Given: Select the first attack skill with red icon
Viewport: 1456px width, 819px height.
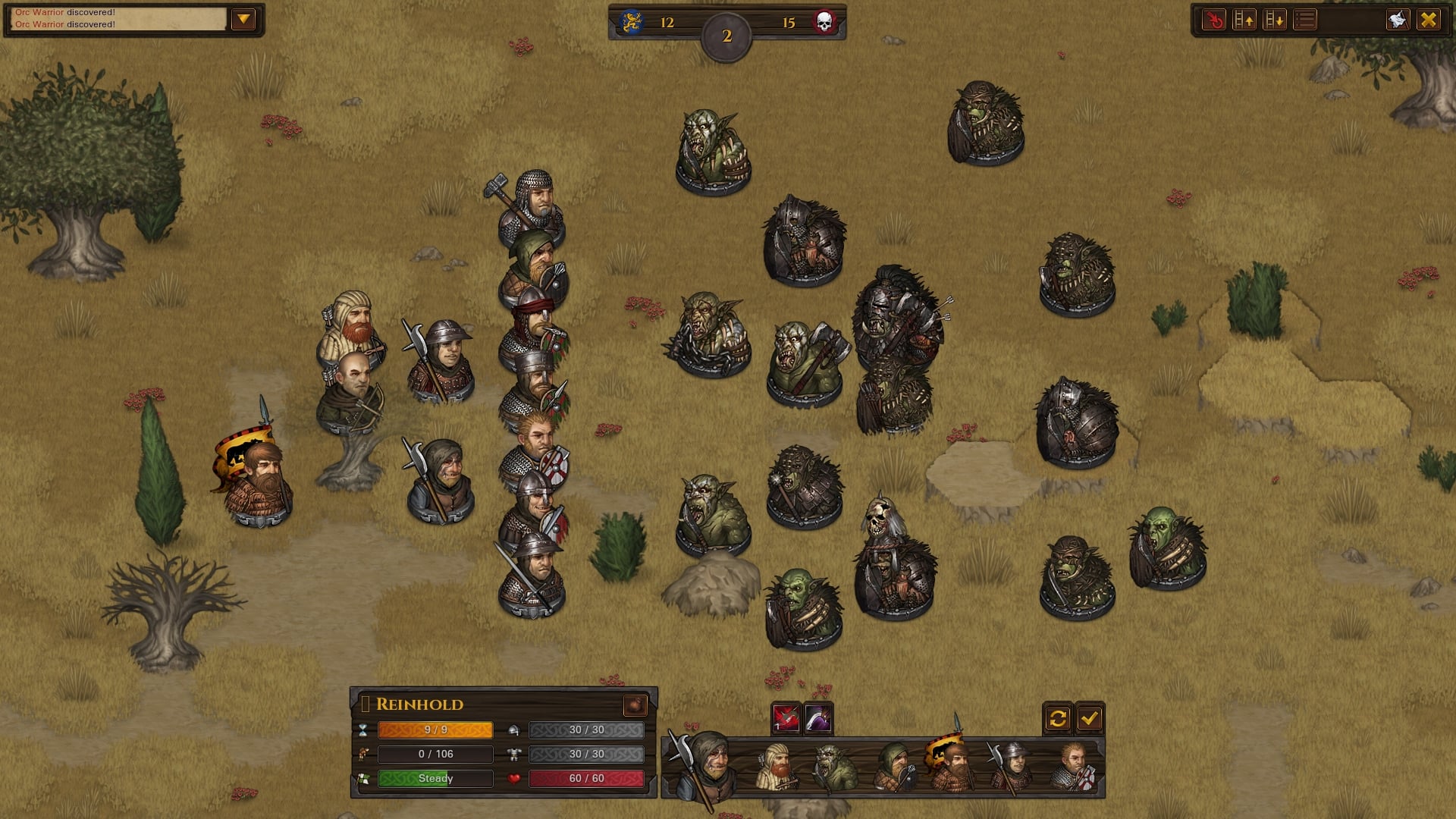Looking at the screenshot, I should [786, 718].
